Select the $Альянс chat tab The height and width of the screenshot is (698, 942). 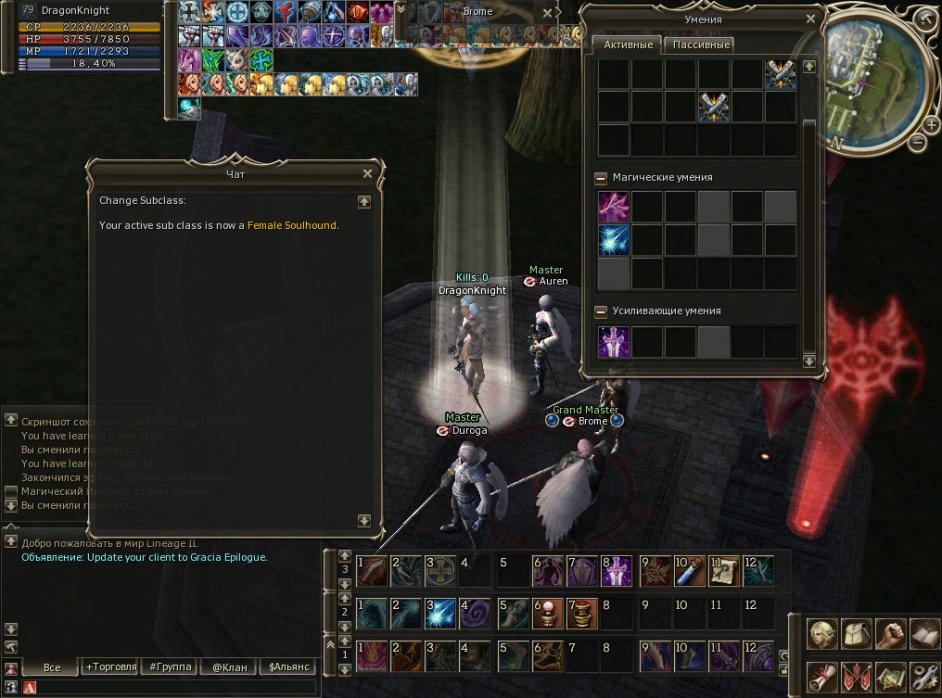pyautogui.click(x=288, y=667)
